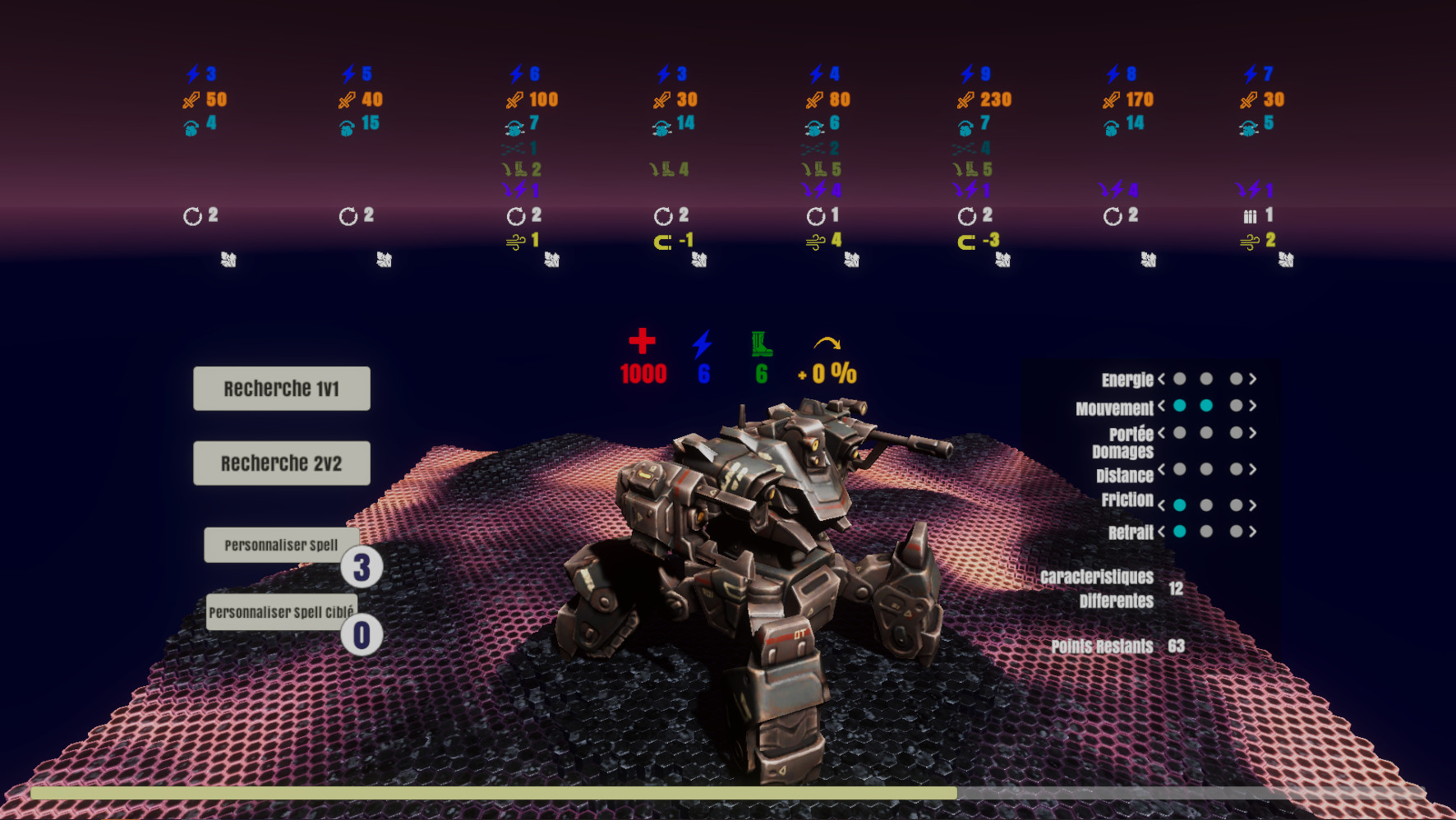Turn on the second Friction dot

tap(1206, 505)
